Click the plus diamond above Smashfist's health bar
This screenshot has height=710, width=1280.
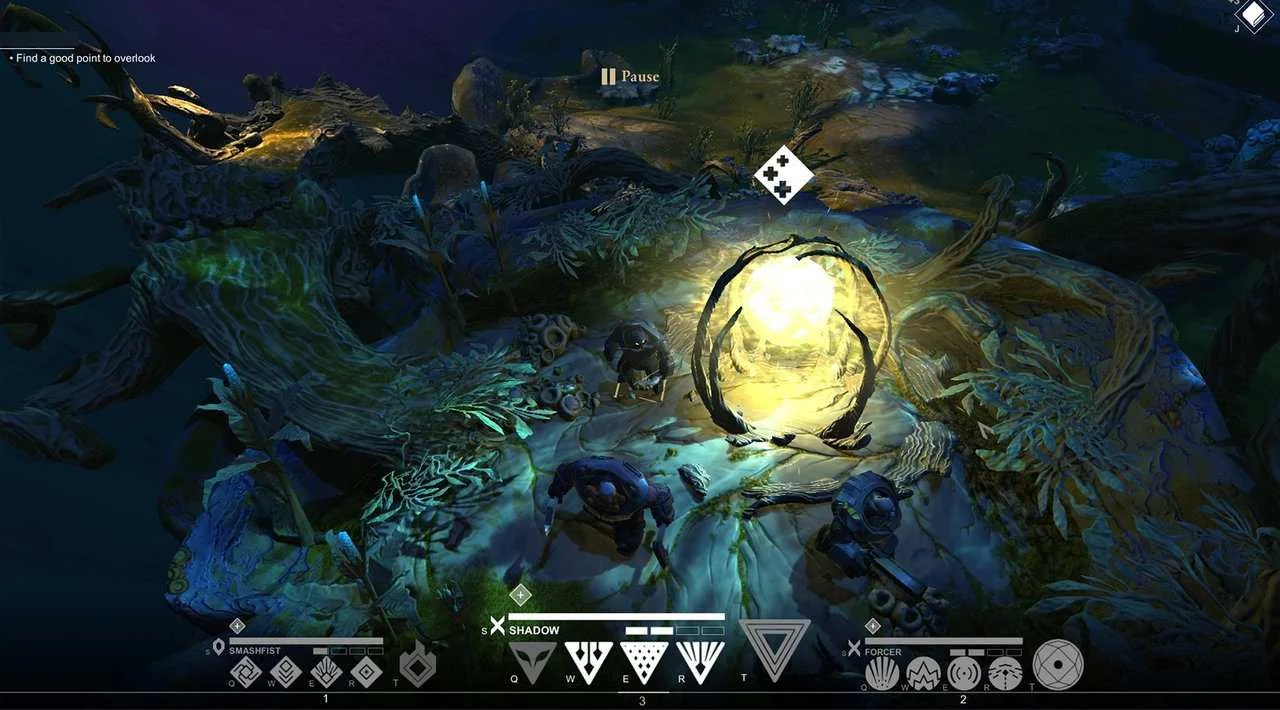tap(237, 626)
